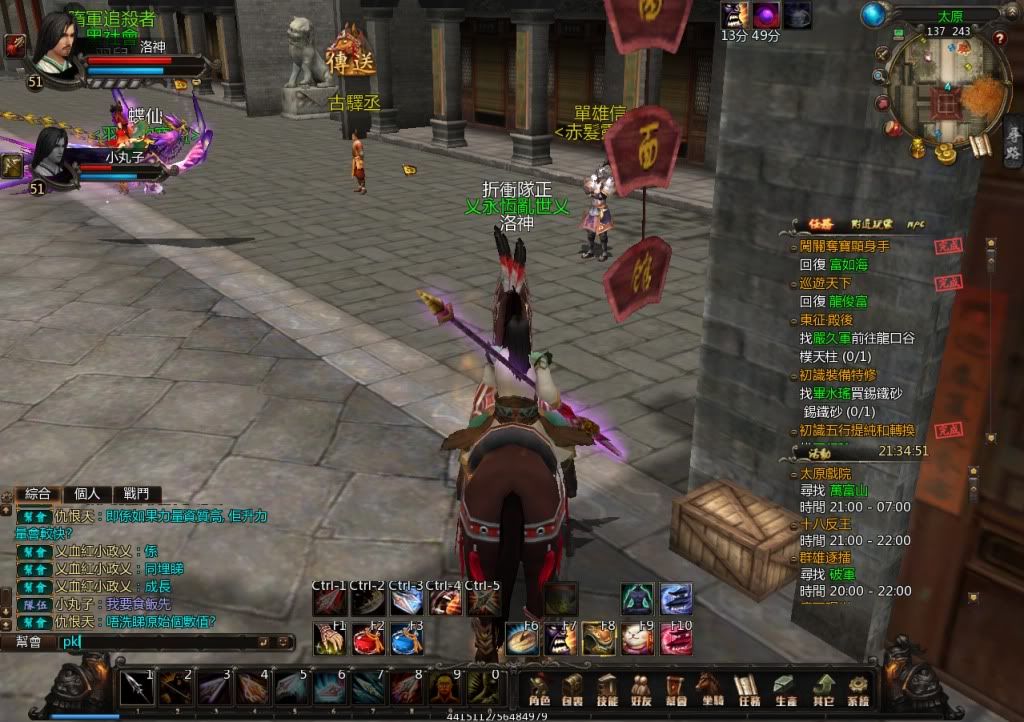Use the red potion in the F2 slot
The width and height of the screenshot is (1024, 722).
(x=366, y=639)
